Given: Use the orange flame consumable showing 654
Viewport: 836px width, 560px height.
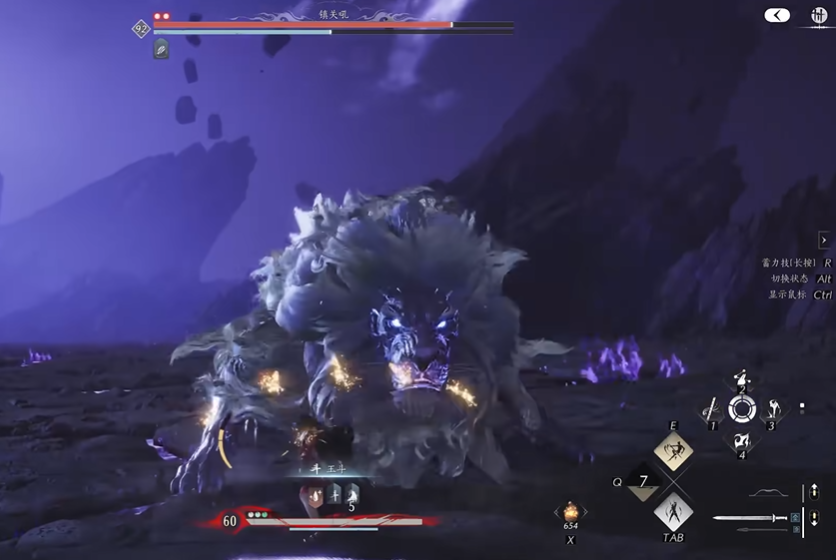Looking at the screenshot, I should 571,513.
